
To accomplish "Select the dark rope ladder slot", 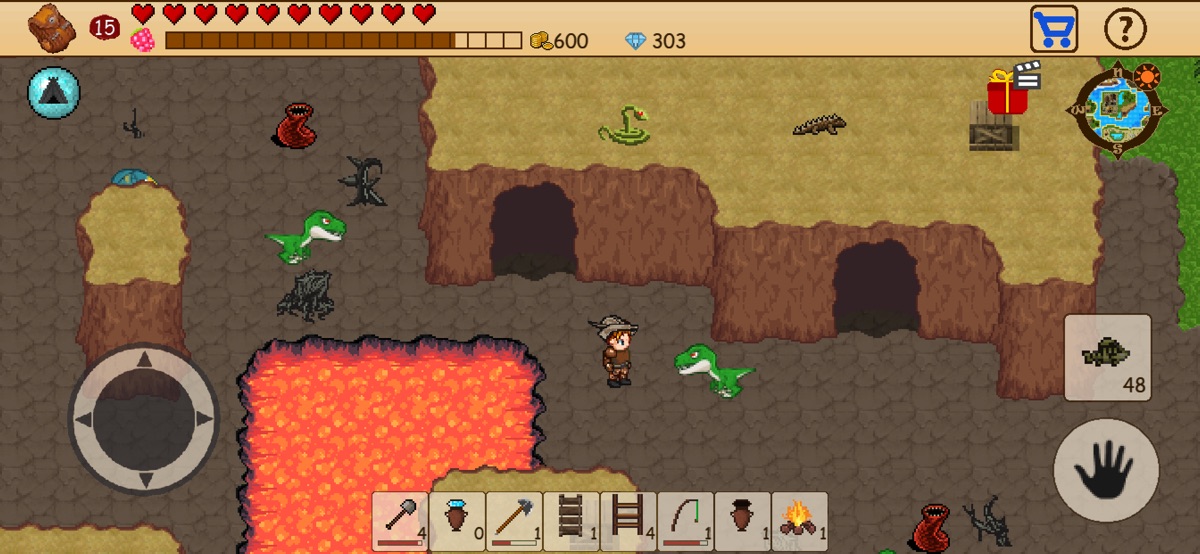I will [x=571, y=521].
